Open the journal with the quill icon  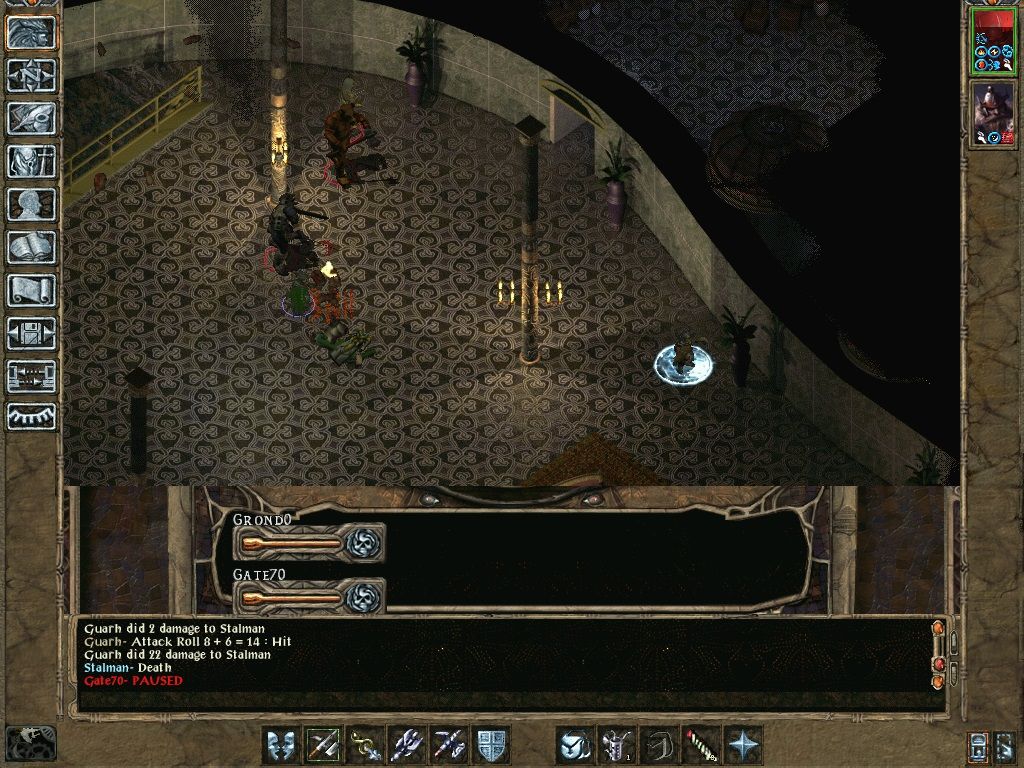coord(32,118)
